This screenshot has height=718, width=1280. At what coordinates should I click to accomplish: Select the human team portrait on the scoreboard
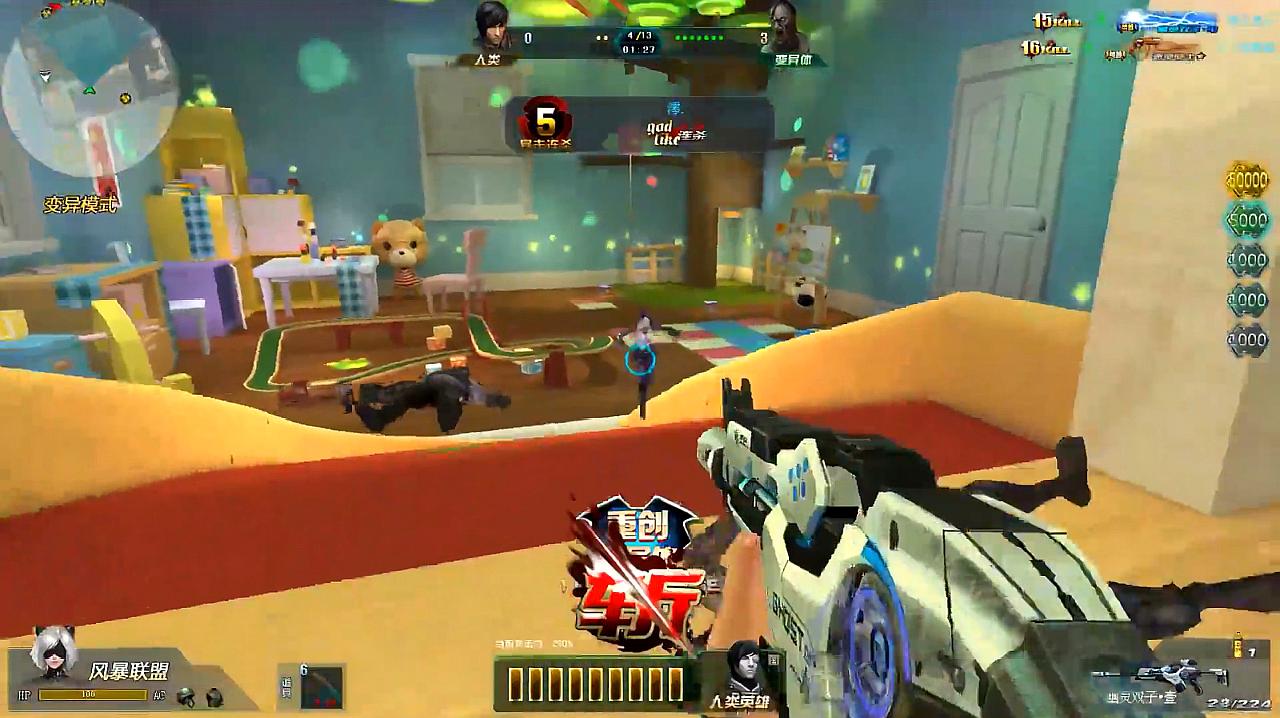(491, 27)
